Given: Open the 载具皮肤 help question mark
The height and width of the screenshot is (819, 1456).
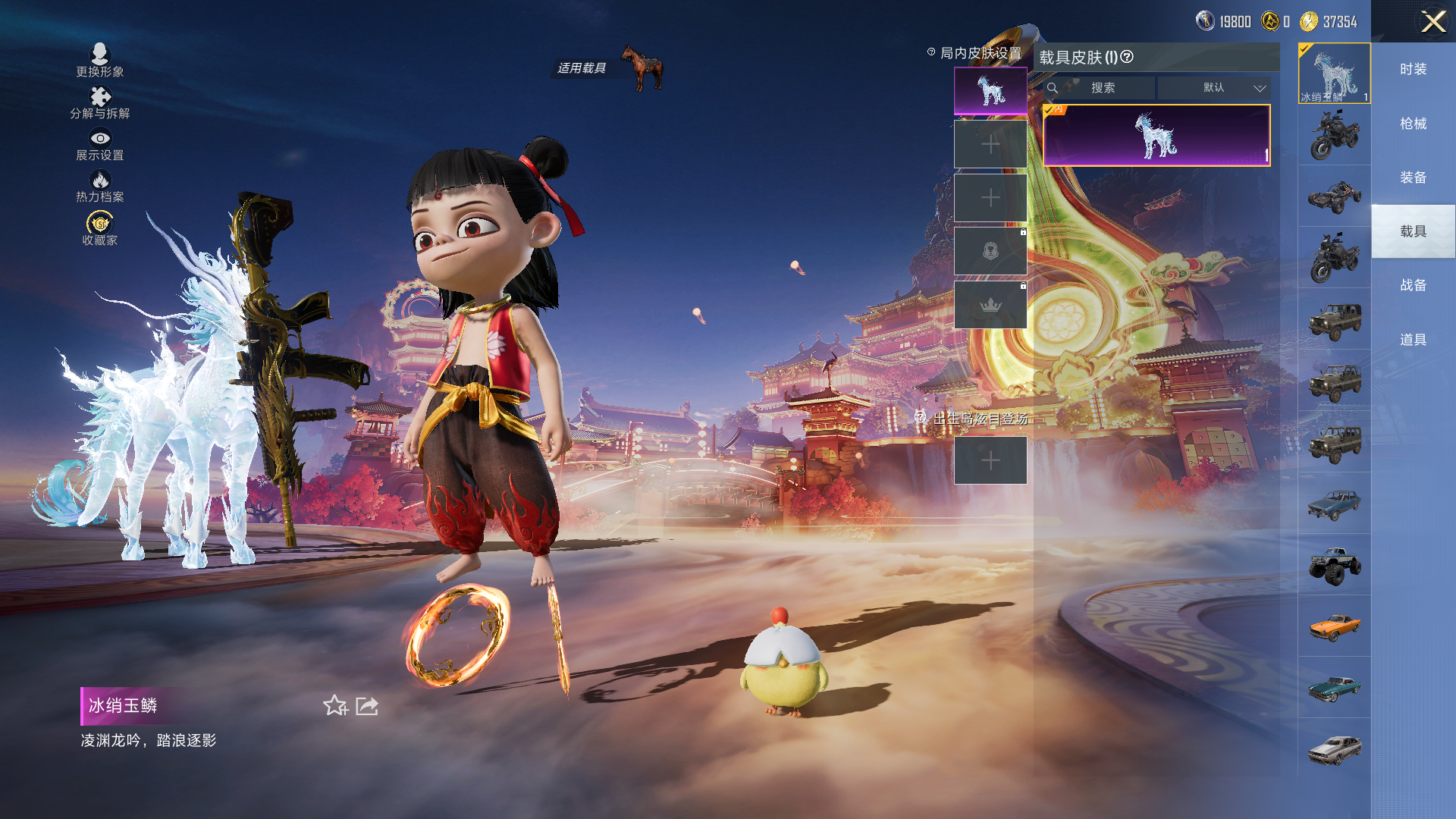Looking at the screenshot, I should pos(1127,57).
